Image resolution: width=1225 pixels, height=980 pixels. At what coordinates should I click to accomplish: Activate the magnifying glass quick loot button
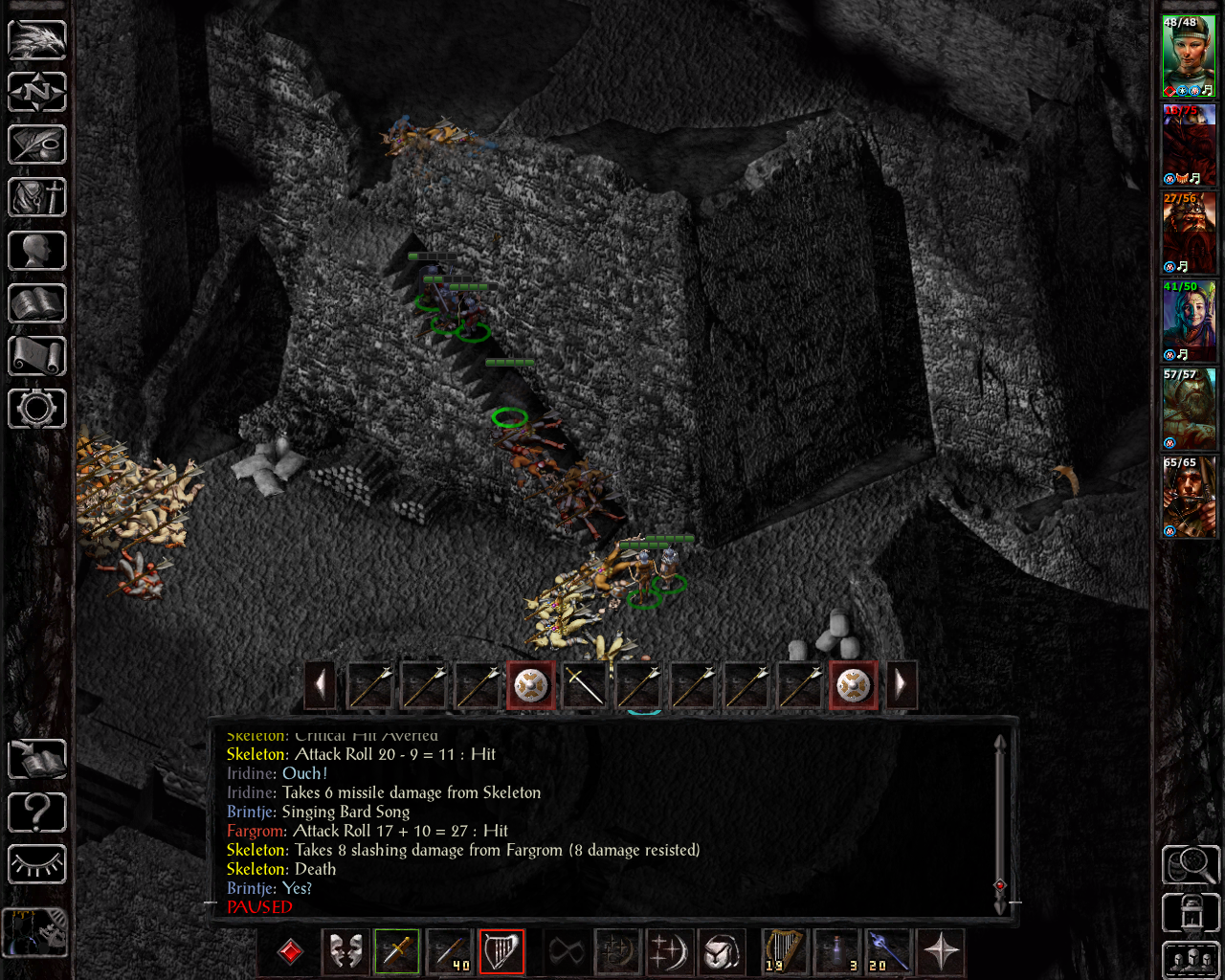pyautogui.click(x=1191, y=865)
